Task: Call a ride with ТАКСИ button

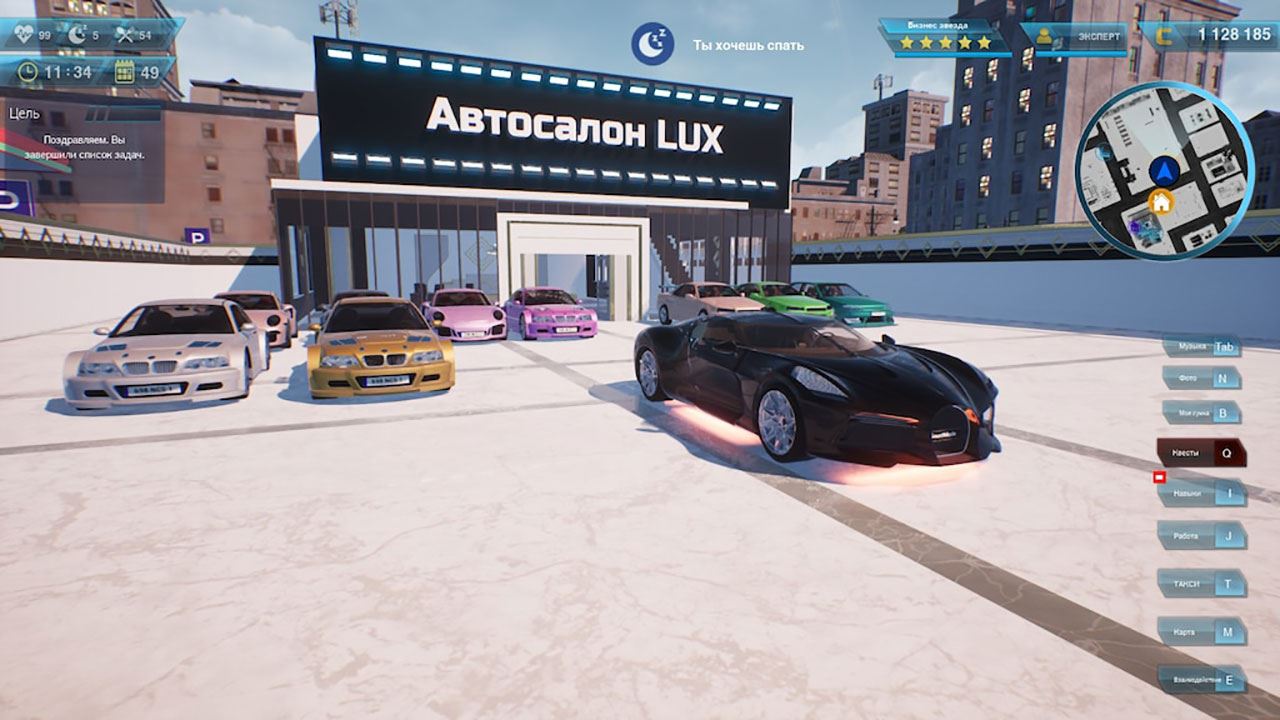Action: pyautogui.click(x=1202, y=583)
